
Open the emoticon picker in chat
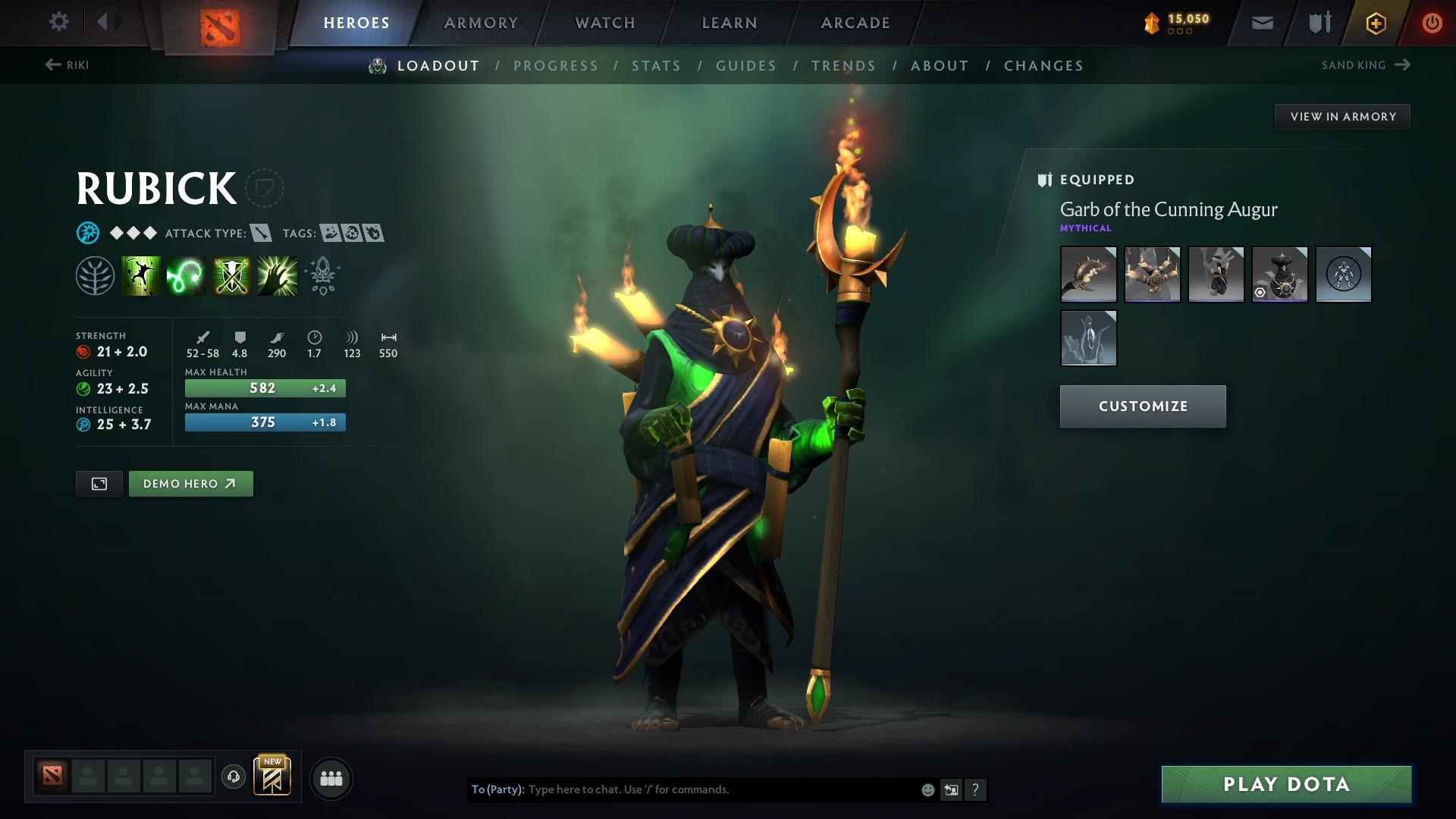point(927,789)
